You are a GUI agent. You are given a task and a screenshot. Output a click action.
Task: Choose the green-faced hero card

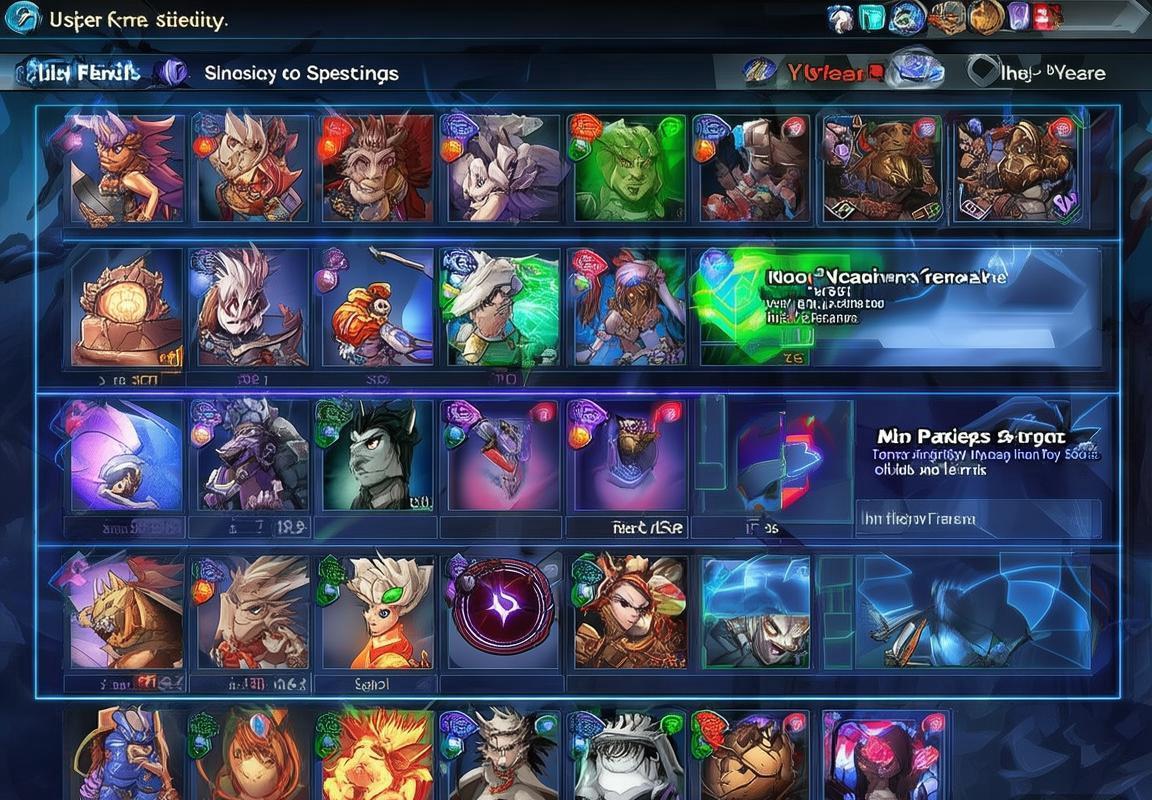point(628,167)
